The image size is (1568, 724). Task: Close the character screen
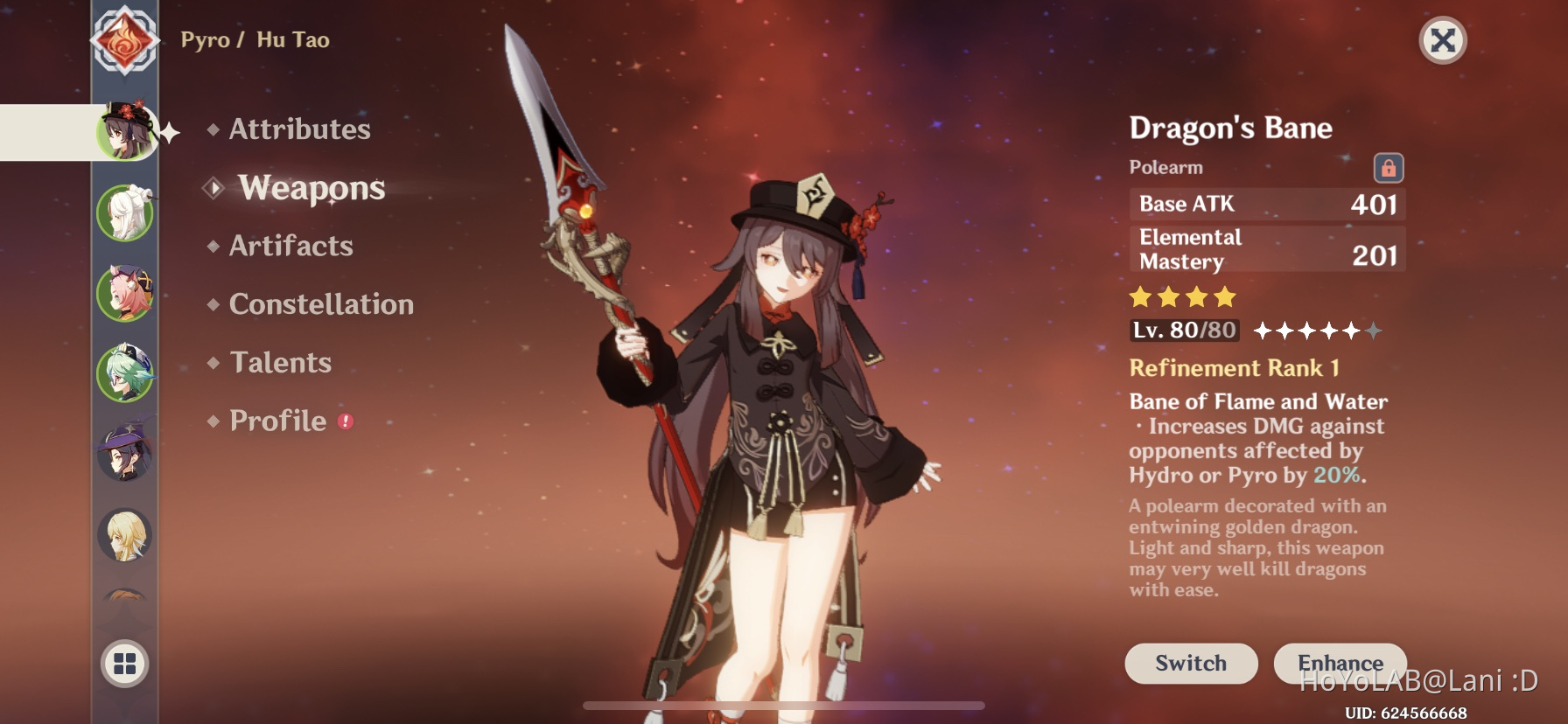[x=1442, y=40]
